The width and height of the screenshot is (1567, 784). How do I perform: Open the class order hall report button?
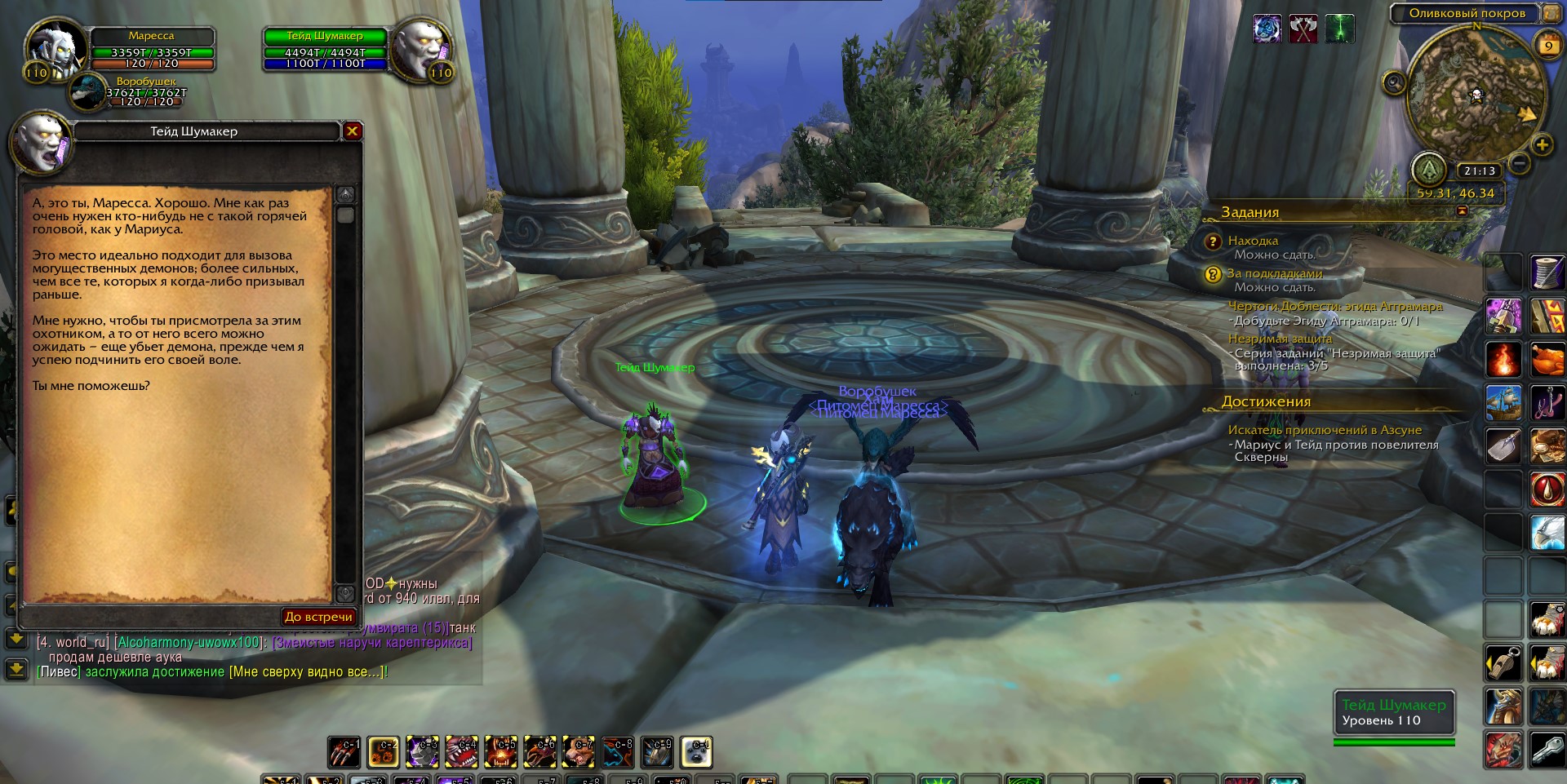pyautogui.click(x=1429, y=170)
